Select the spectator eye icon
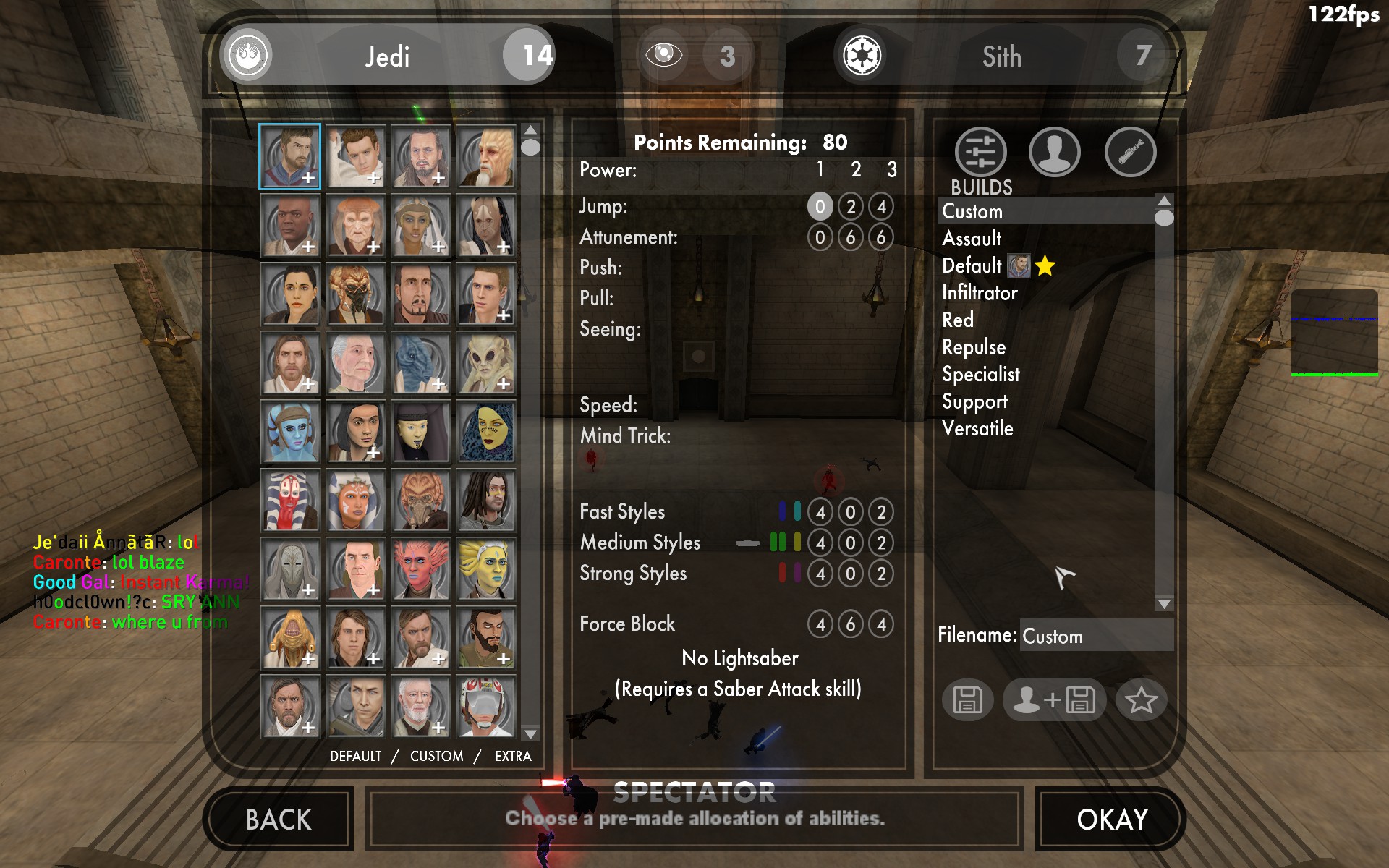1389x868 pixels. click(663, 54)
